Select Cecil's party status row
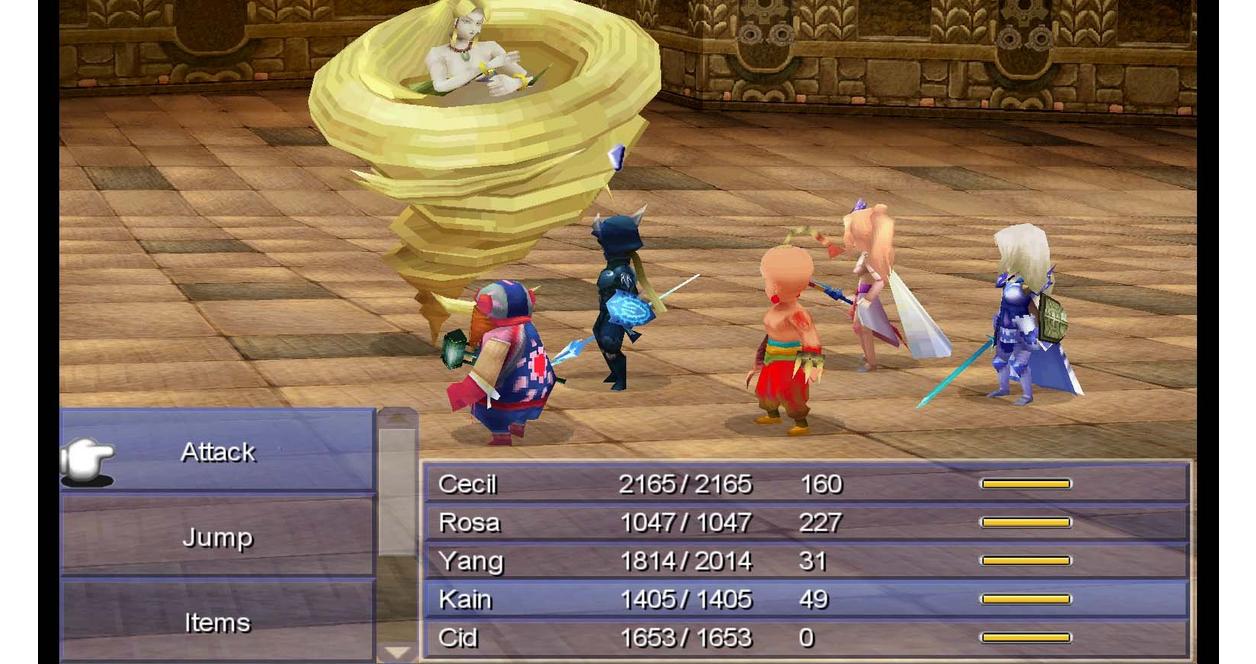Screen dimensions: 1256x664 click(805, 484)
